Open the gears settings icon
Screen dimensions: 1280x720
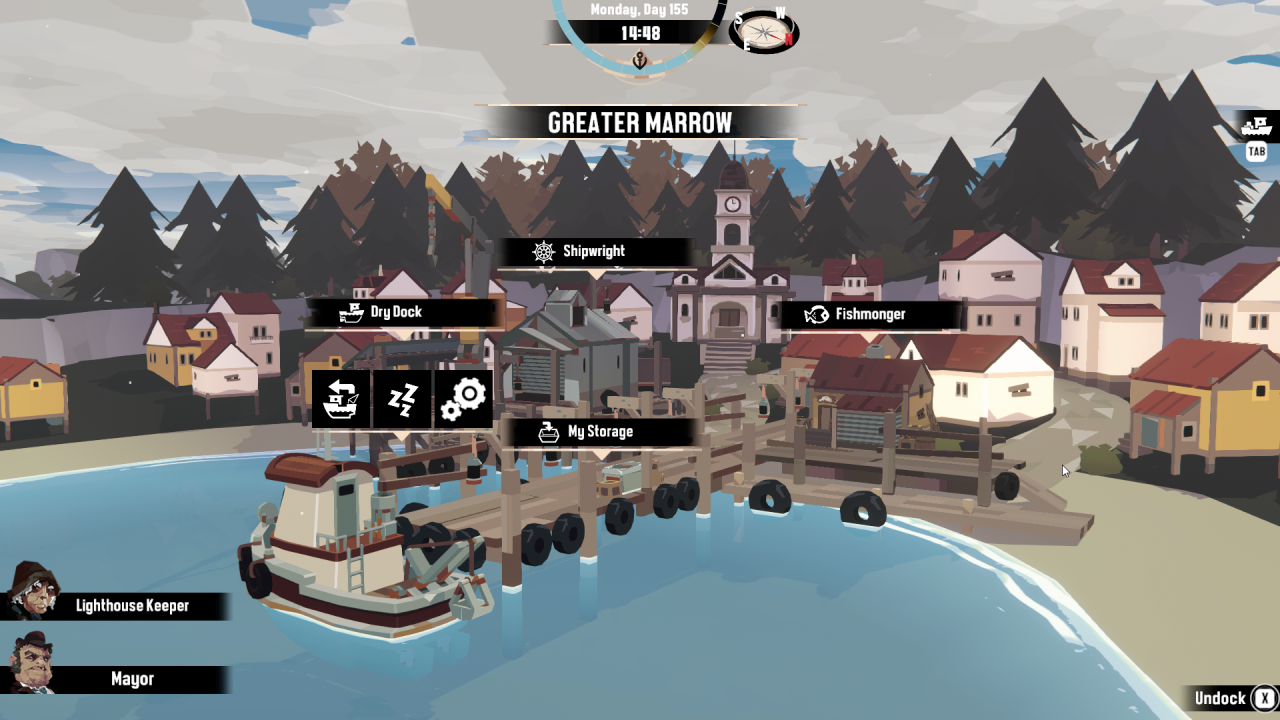point(463,399)
